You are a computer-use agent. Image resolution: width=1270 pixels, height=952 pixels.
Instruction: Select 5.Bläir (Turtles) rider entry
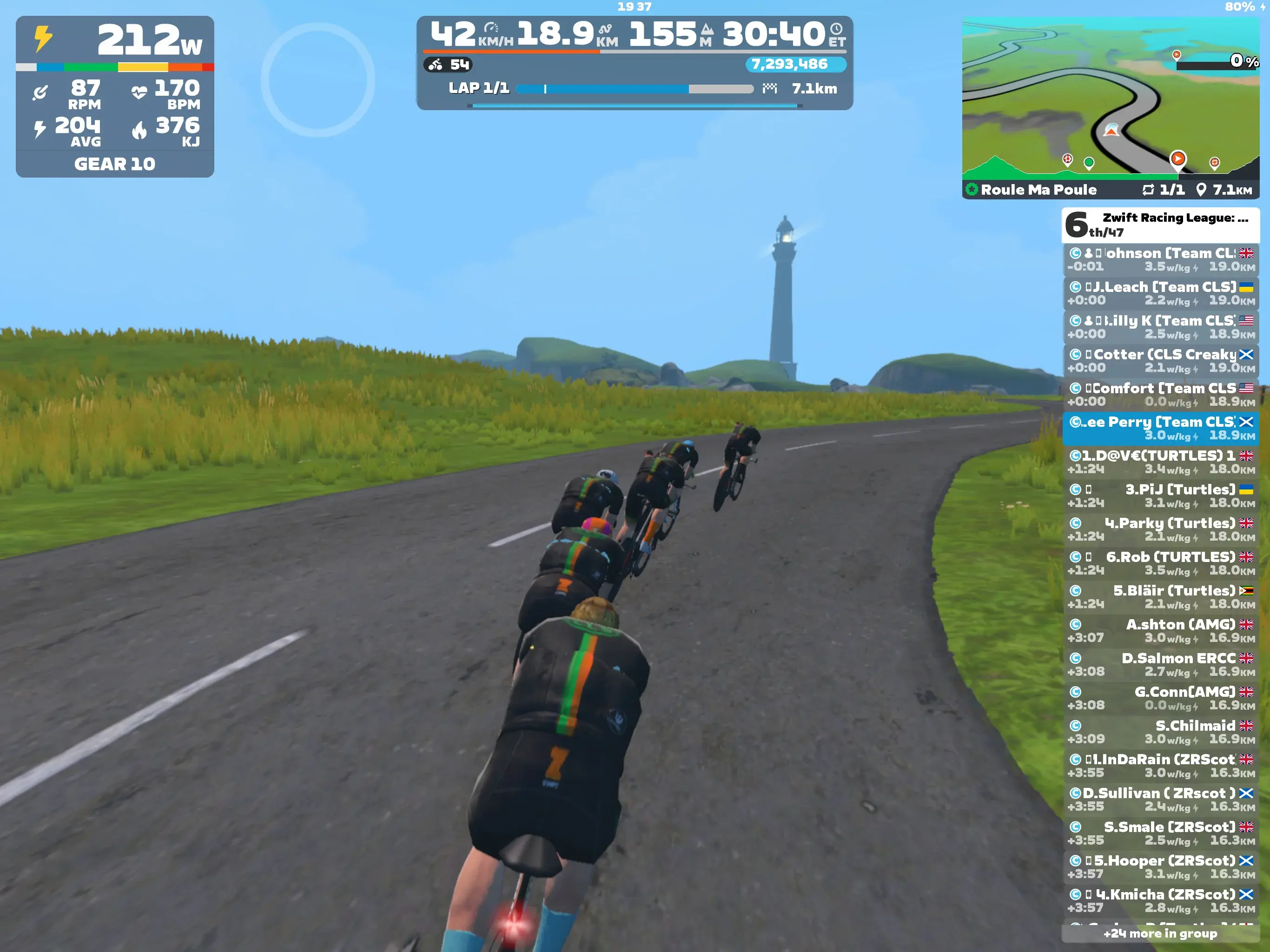click(1160, 597)
